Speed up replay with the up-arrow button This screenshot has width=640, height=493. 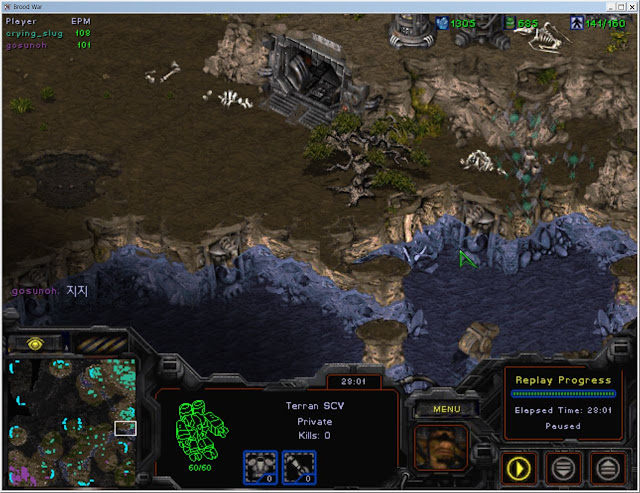point(607,466)
